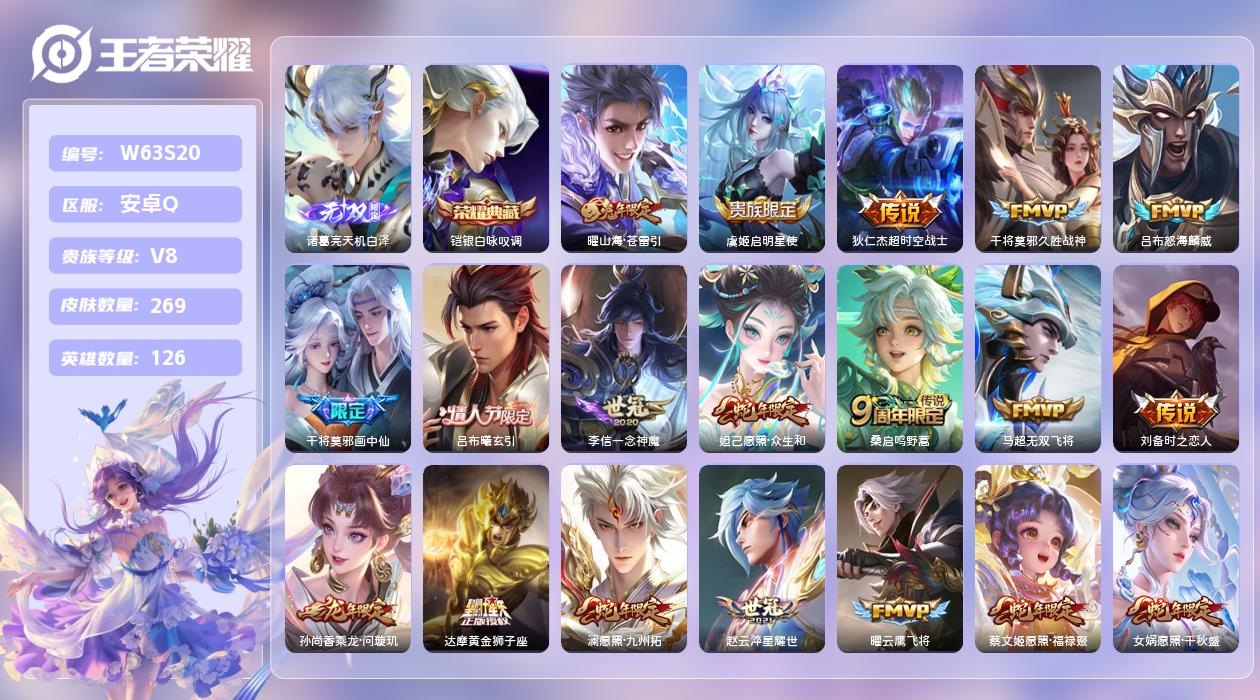Open the 赵云淬星耀世 skin card

coord(762,558)
